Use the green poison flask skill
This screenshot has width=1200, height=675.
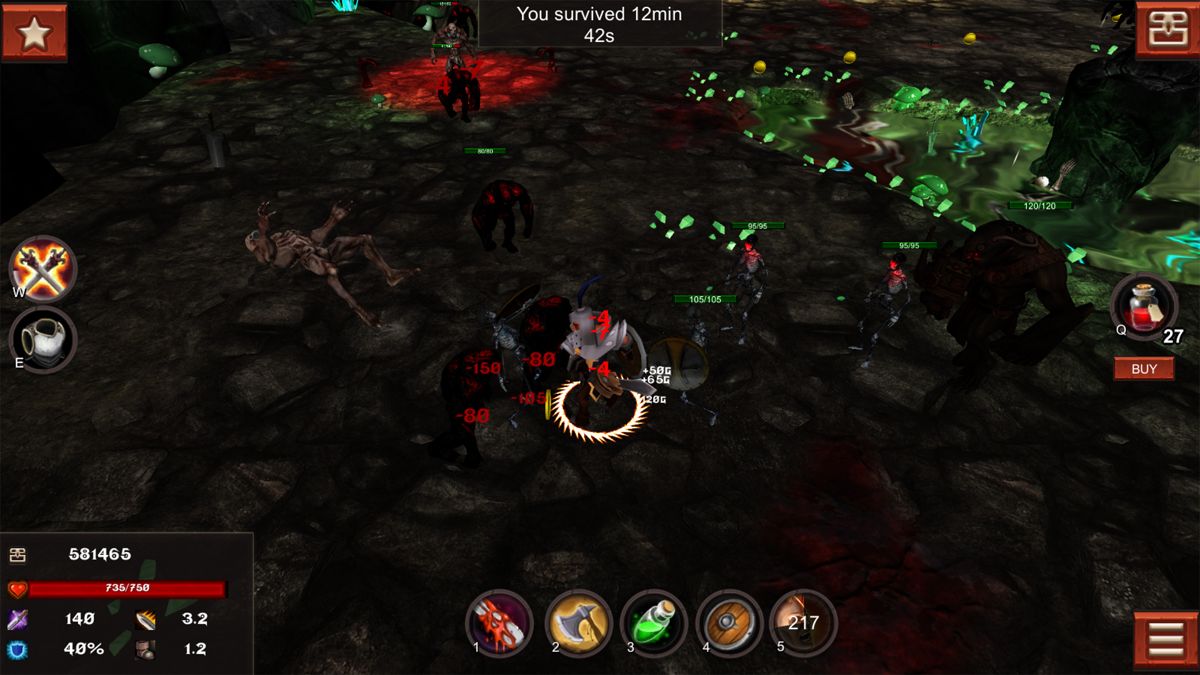[654, 623]
